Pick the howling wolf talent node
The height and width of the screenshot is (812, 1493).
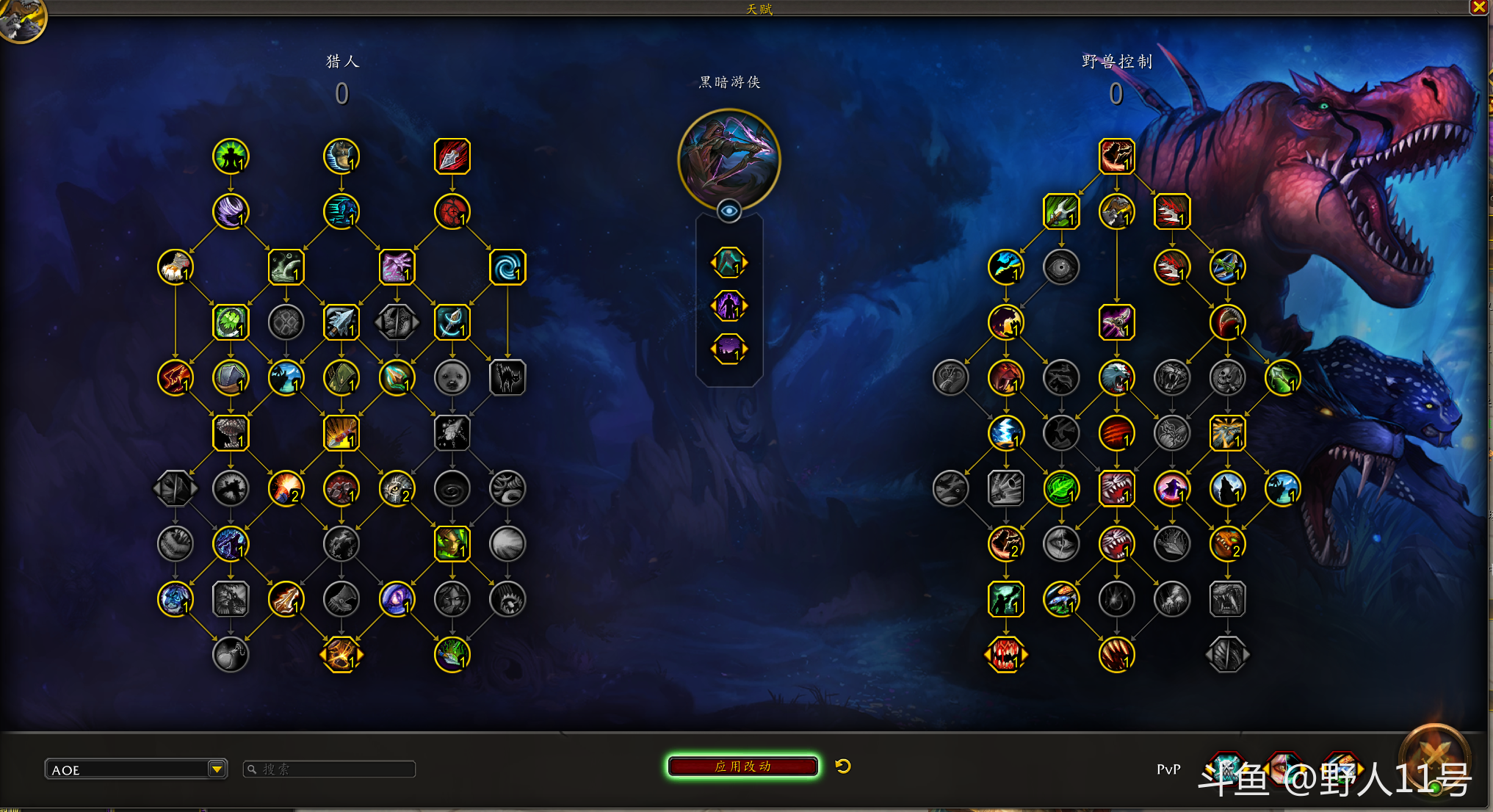pyautogui.click(x=1227, y=489)
